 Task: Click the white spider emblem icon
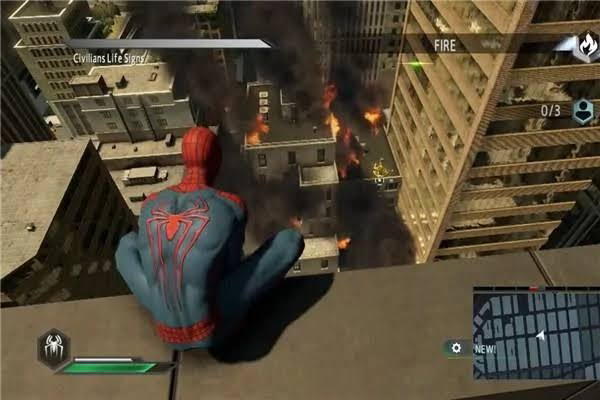pos(53,347)
